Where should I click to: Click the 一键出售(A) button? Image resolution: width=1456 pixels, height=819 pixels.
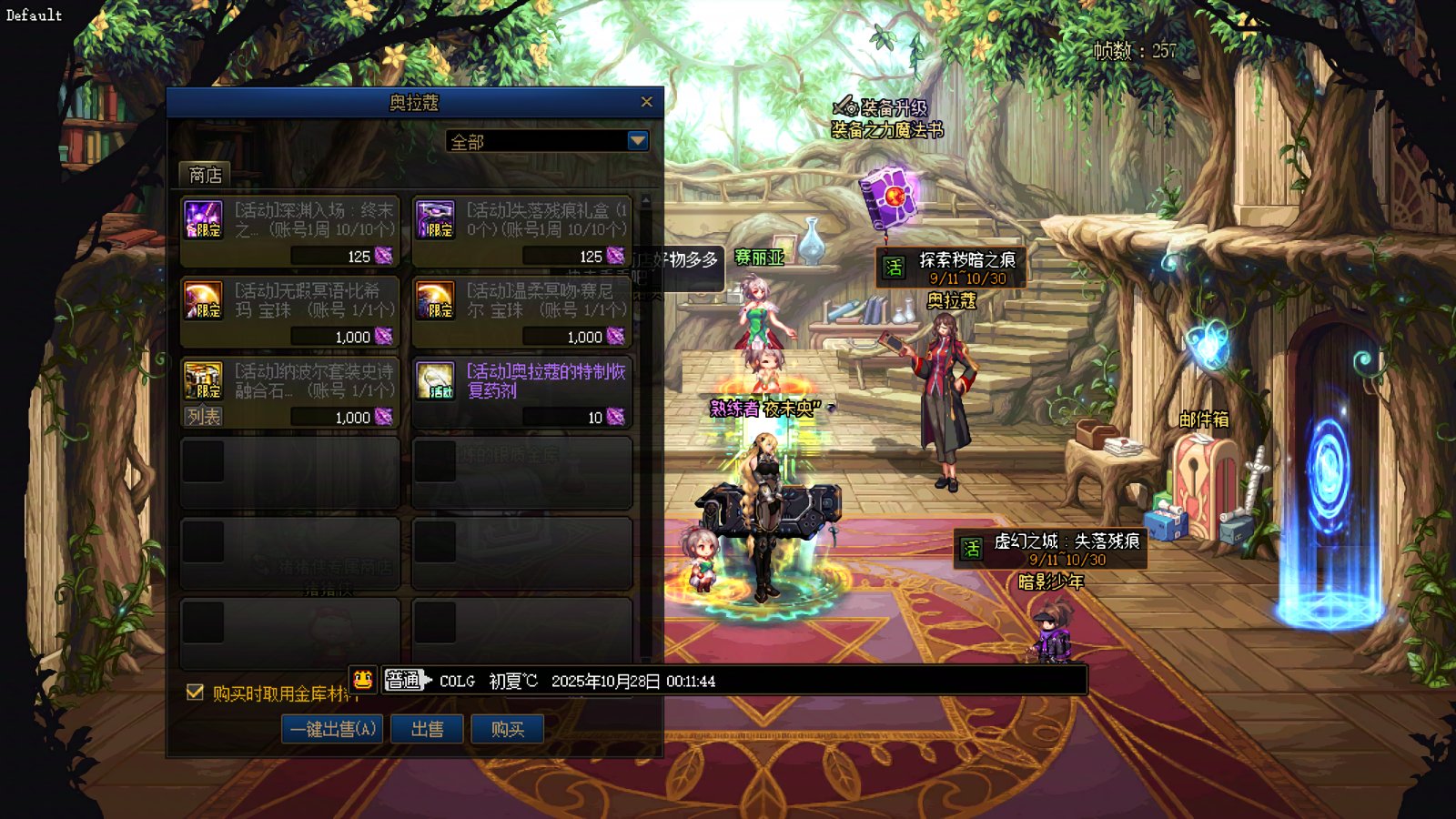click(x=332, y=729)
